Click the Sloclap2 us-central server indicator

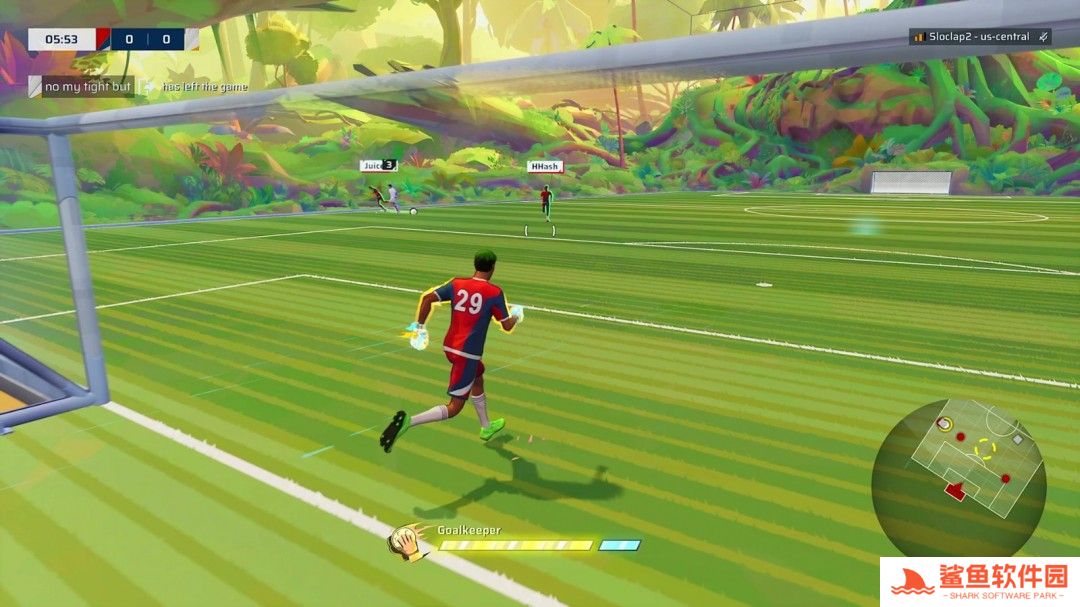click(x=971, y=37)
